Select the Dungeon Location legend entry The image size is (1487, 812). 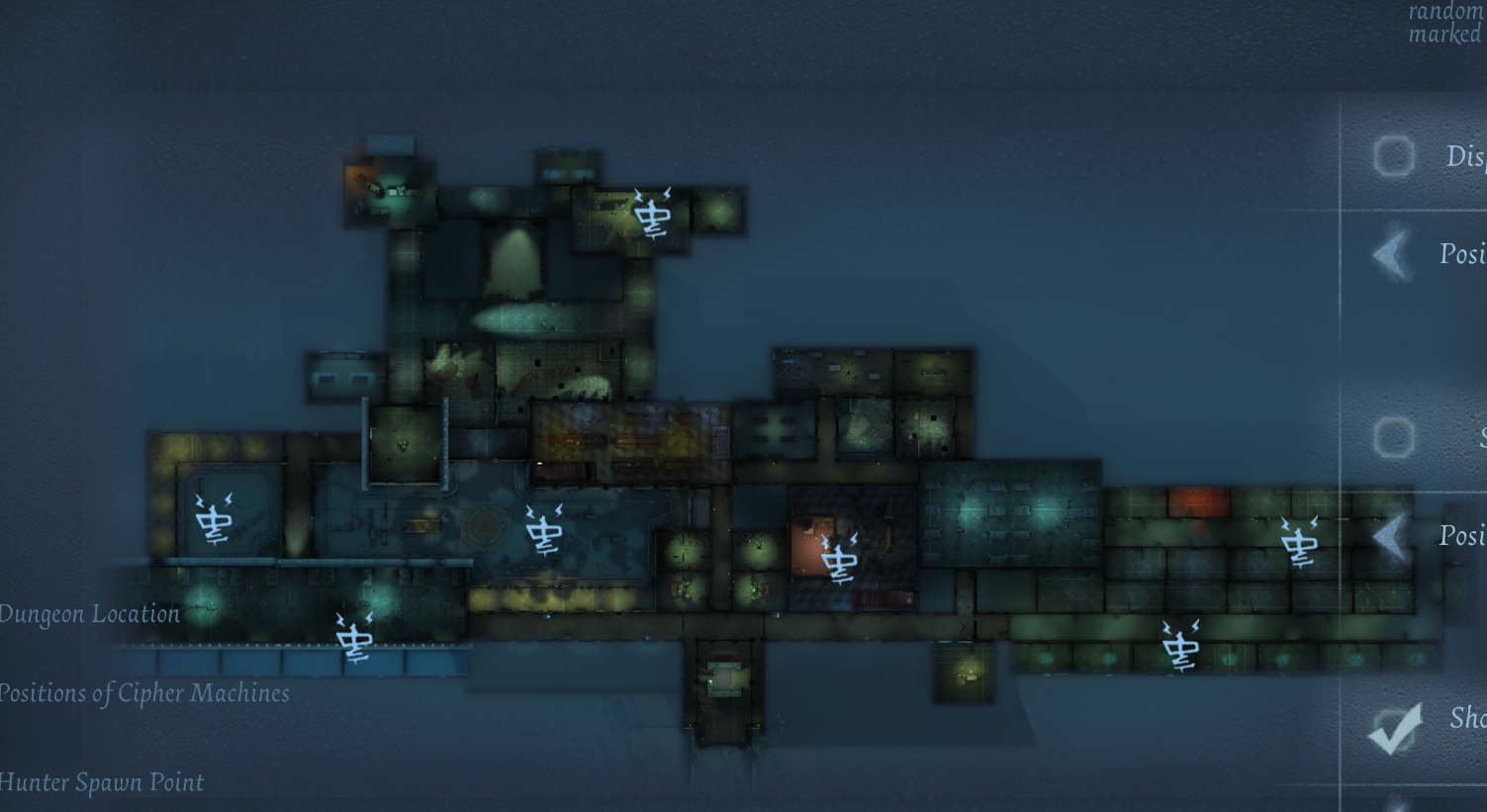point(89,614)
